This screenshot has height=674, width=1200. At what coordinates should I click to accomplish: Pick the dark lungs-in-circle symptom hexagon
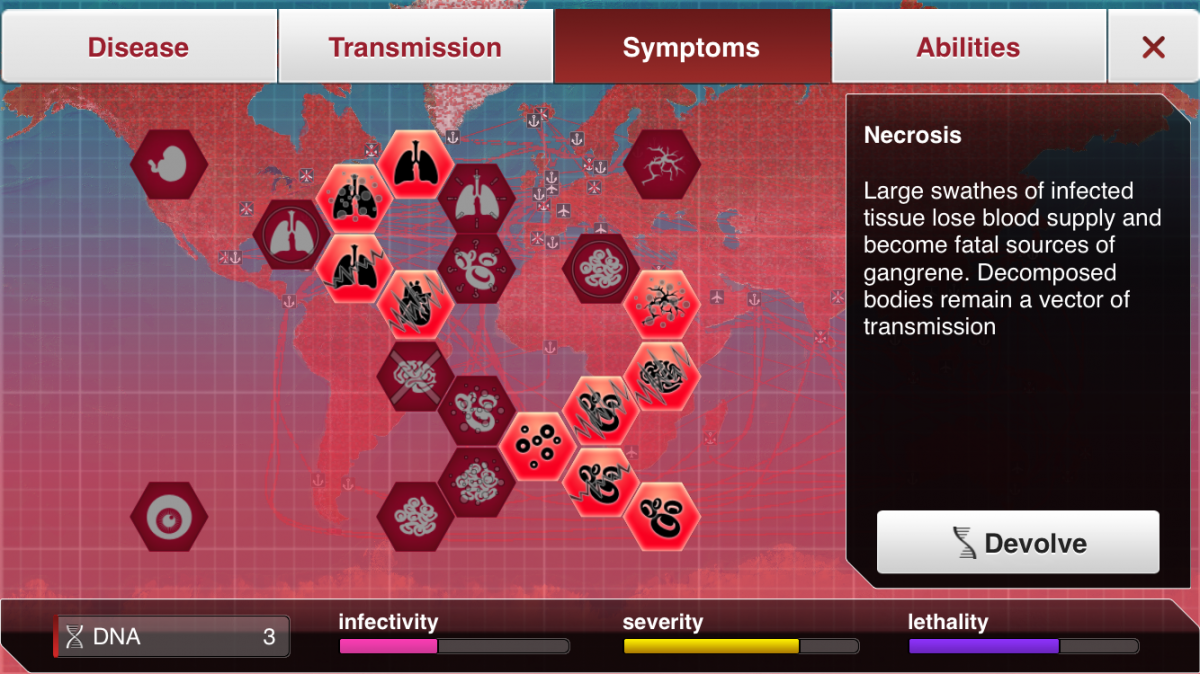tap(291, 235)
